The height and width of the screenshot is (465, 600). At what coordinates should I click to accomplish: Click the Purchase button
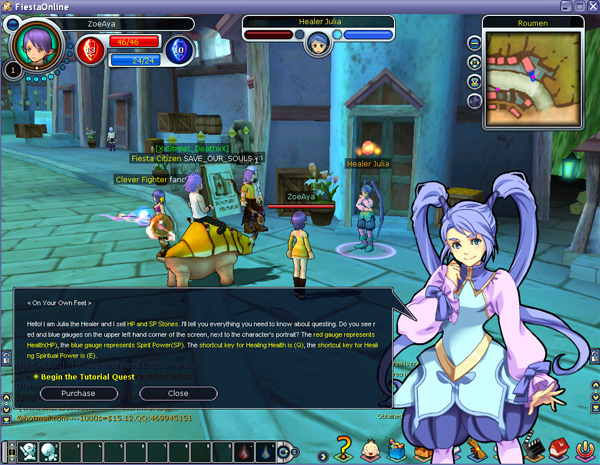(x=78, y=393)
